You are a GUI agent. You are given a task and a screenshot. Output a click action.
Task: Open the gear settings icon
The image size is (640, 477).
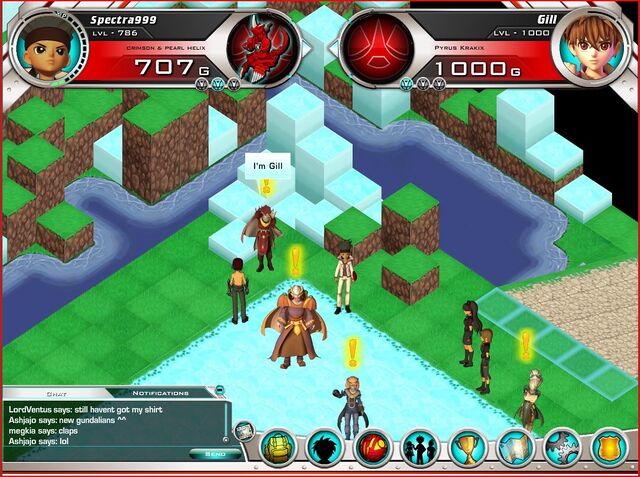point(561,446)
